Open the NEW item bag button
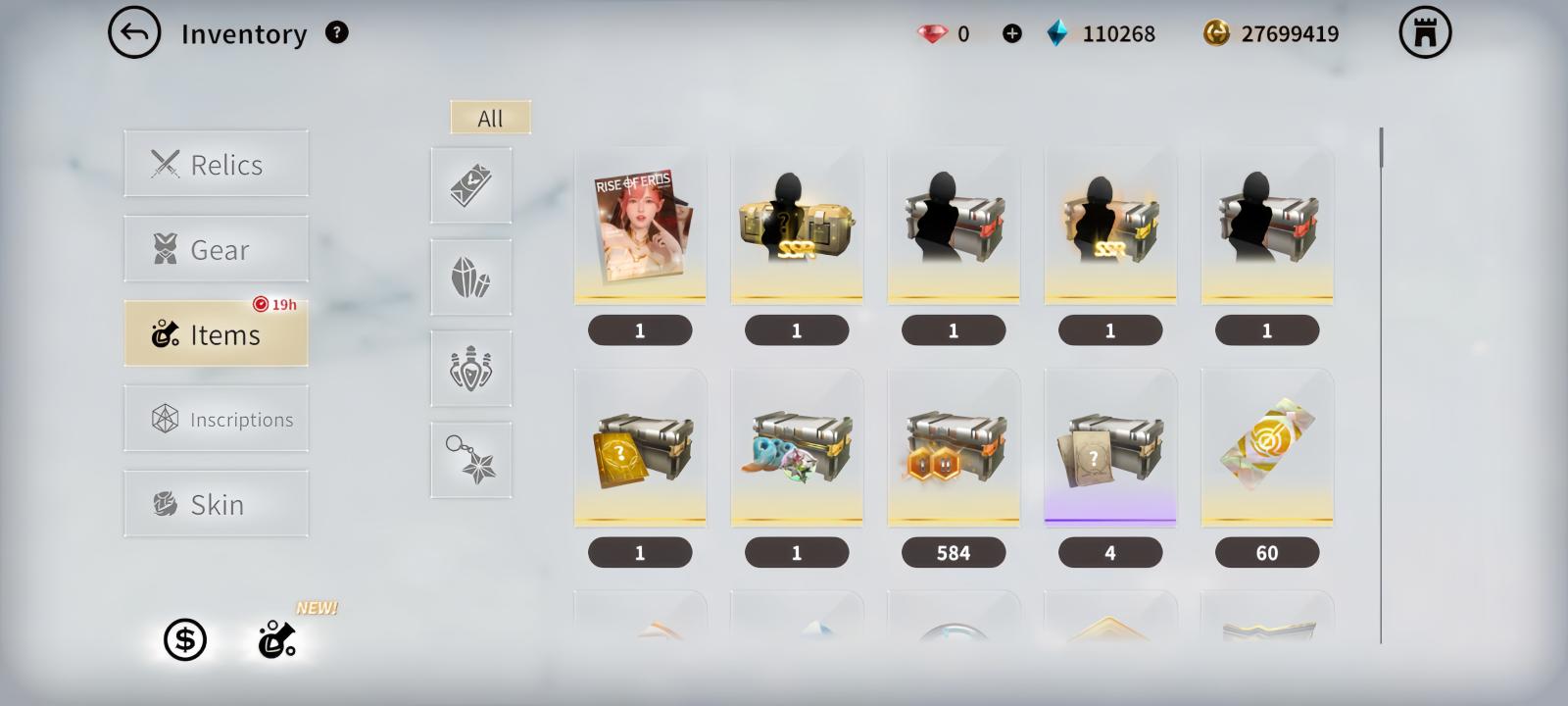1568x706 pixels. point(277,640)
